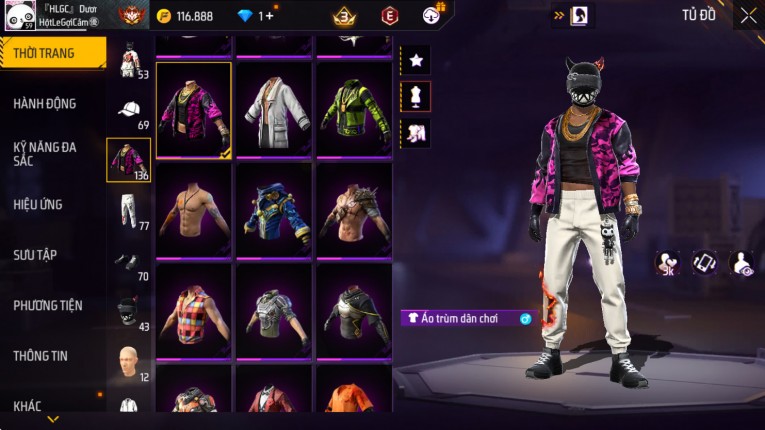
Task: Top up diamonds with the plus button
Action: point(267,16)
